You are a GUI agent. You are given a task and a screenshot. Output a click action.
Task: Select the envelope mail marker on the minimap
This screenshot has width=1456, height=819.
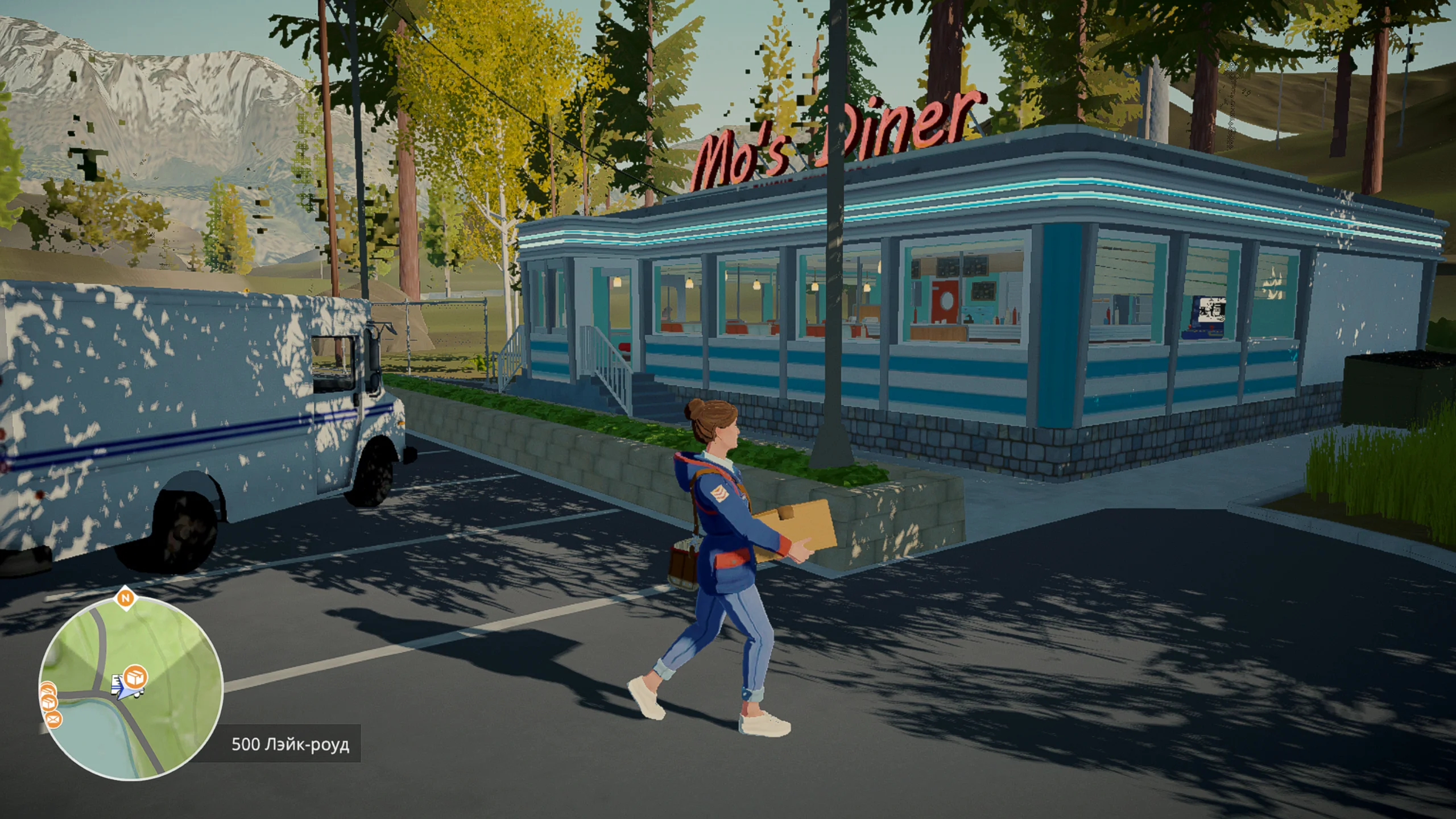(x=53, y=721)
